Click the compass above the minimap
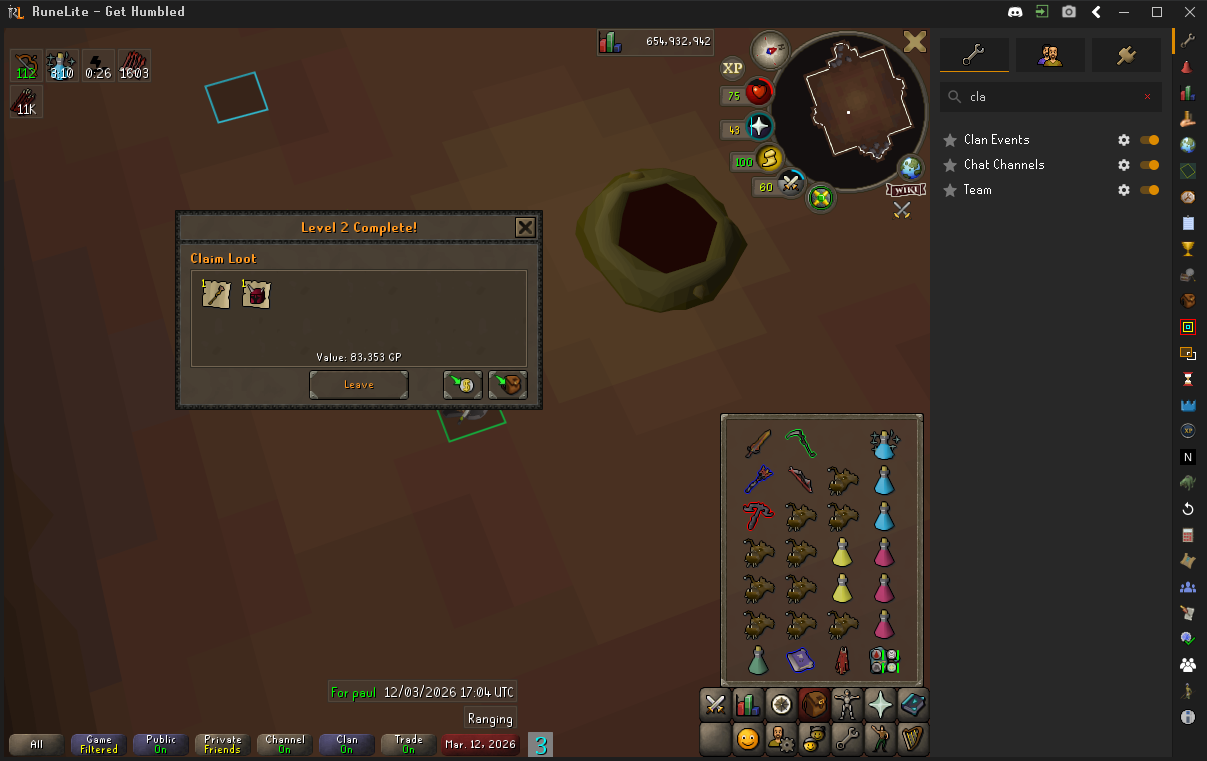Image resolution: width=1207 pixels, height=761 pixels. (x=770, y=48)
